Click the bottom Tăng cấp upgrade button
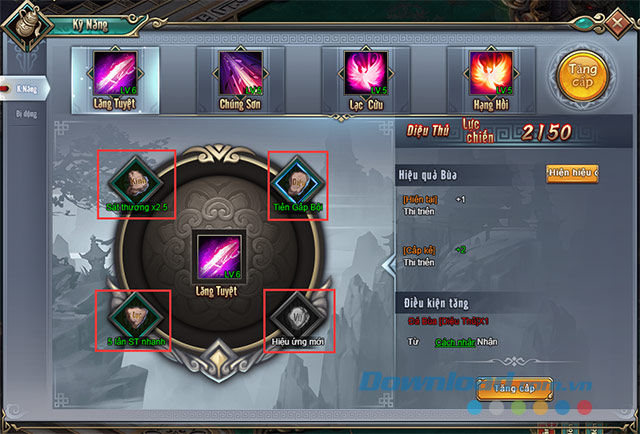 point(516,387)
